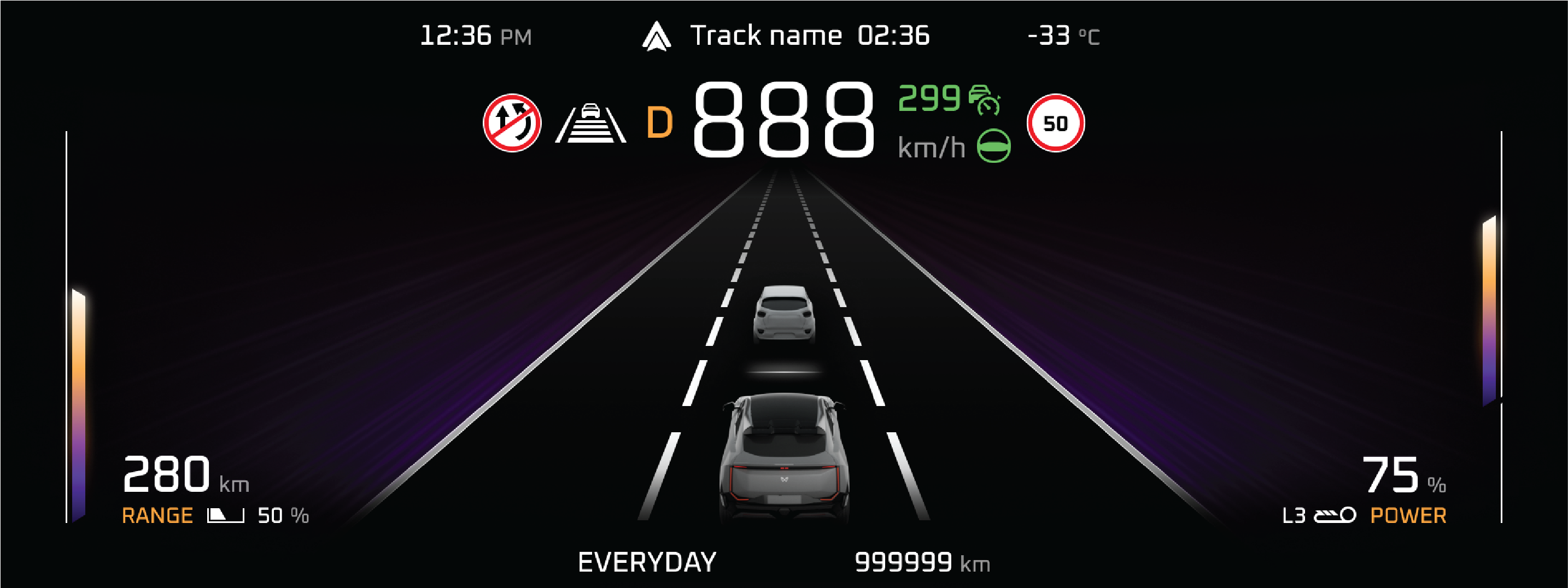Switch the EVERYDAY drive mode label
Viewport: 1568px width, 588px height.
[x=647, y=562]
